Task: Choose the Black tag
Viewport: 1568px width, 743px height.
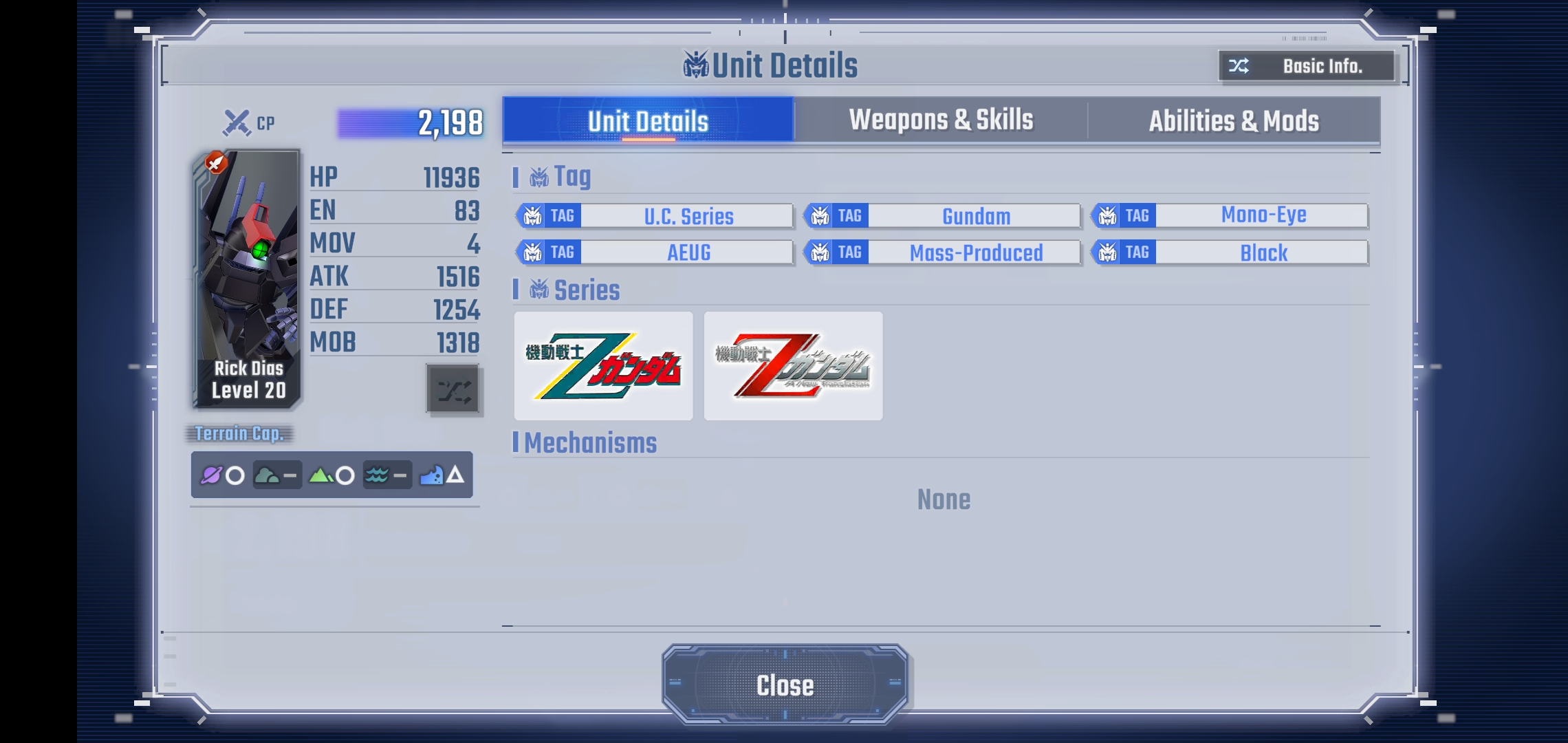Action: tap(1230, 252)
